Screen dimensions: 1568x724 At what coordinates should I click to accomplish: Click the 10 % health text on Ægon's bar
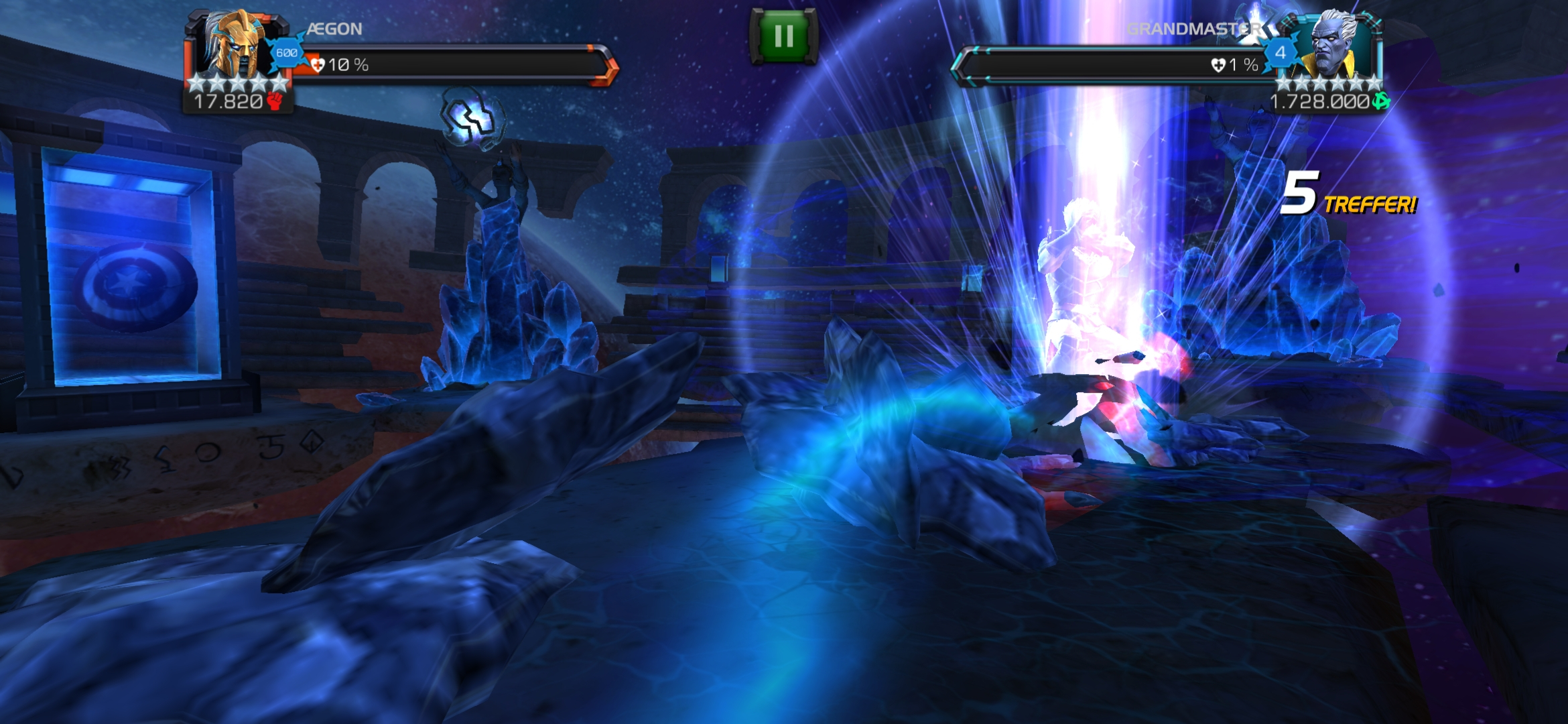pos(348,66)
